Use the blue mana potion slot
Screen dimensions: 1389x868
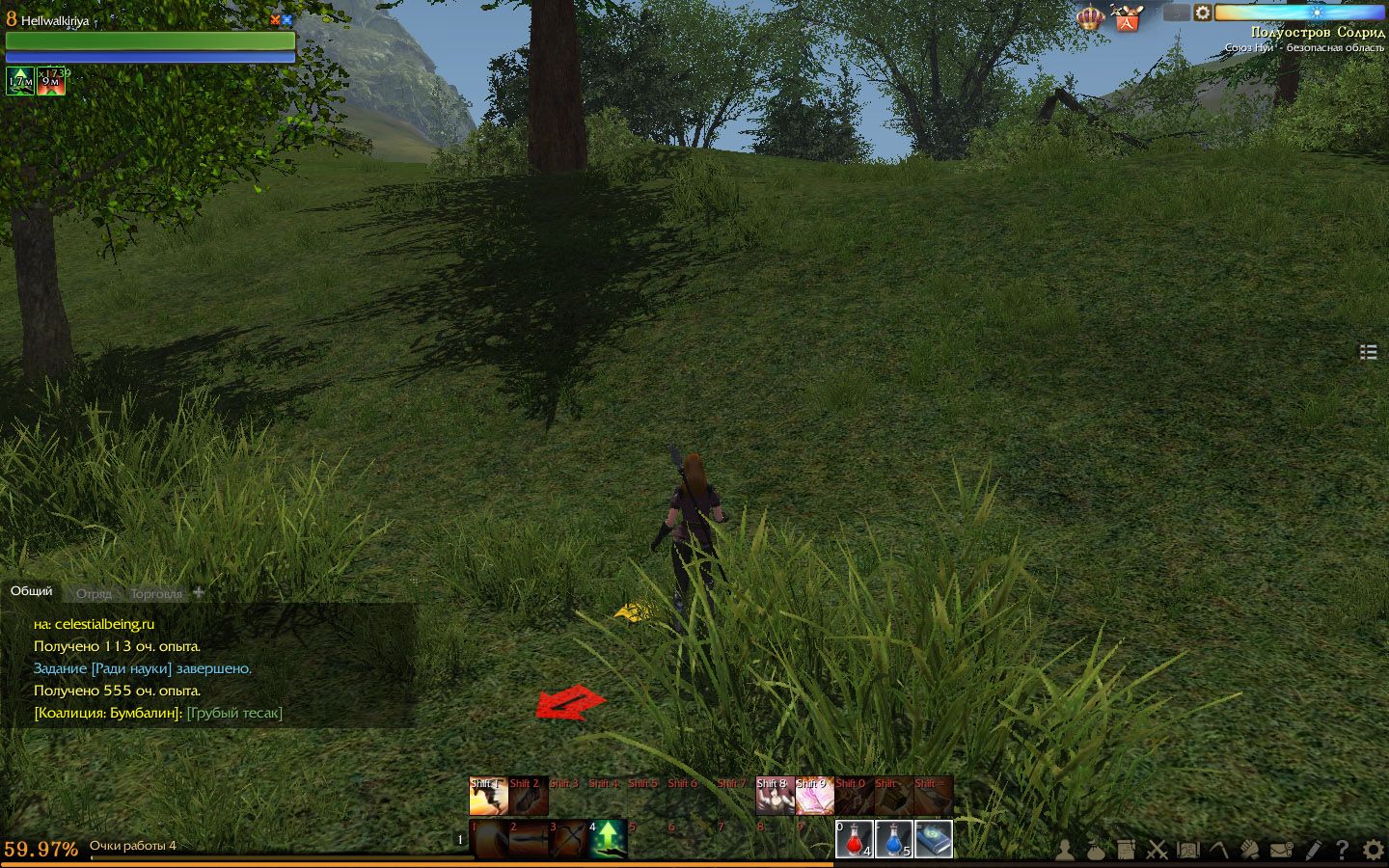point(893,839)
